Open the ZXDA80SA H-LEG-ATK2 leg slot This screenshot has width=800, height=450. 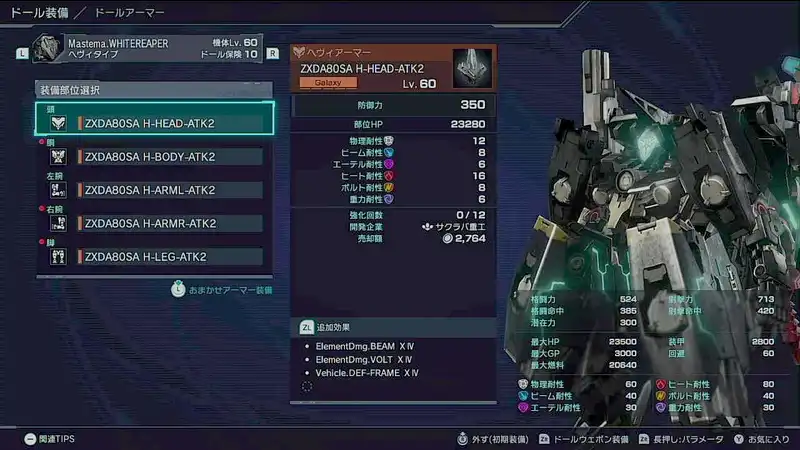pos(154,257)
